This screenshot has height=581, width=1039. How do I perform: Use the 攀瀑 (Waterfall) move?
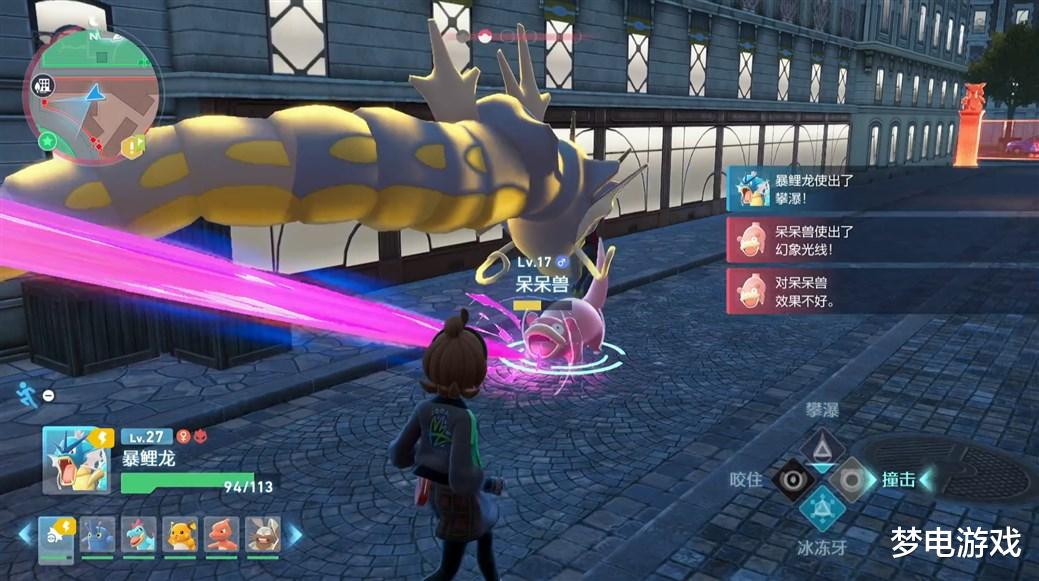[822, 445]
